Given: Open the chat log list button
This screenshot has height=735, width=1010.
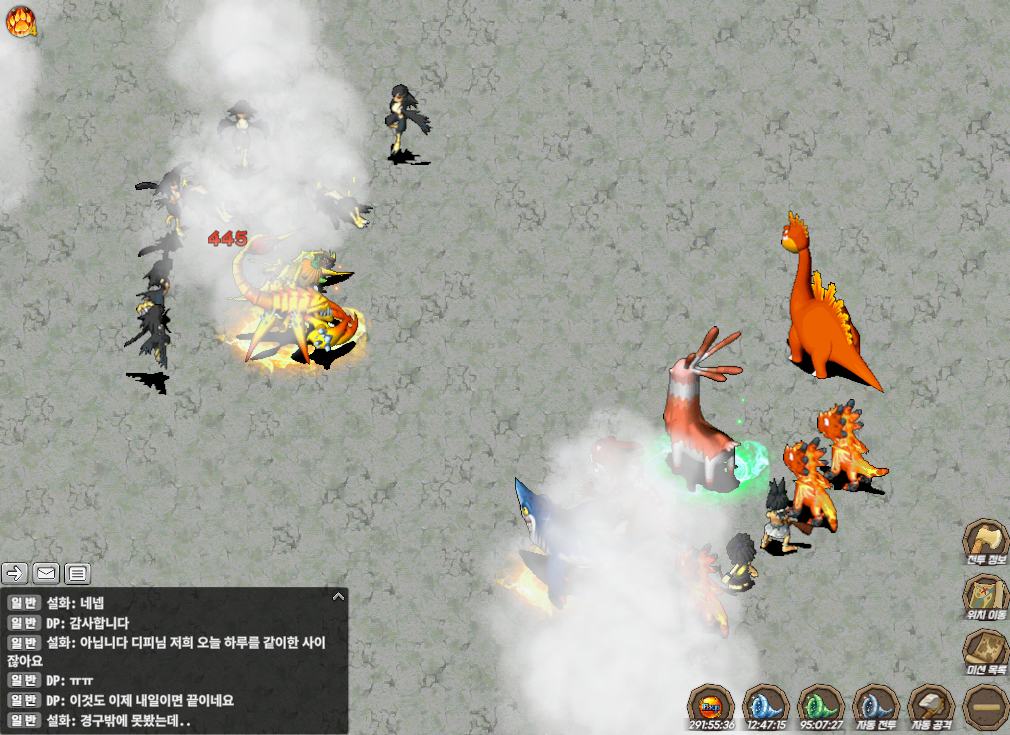Looking at the screenshot, I should pyautogui.click(x=77, y=573).
